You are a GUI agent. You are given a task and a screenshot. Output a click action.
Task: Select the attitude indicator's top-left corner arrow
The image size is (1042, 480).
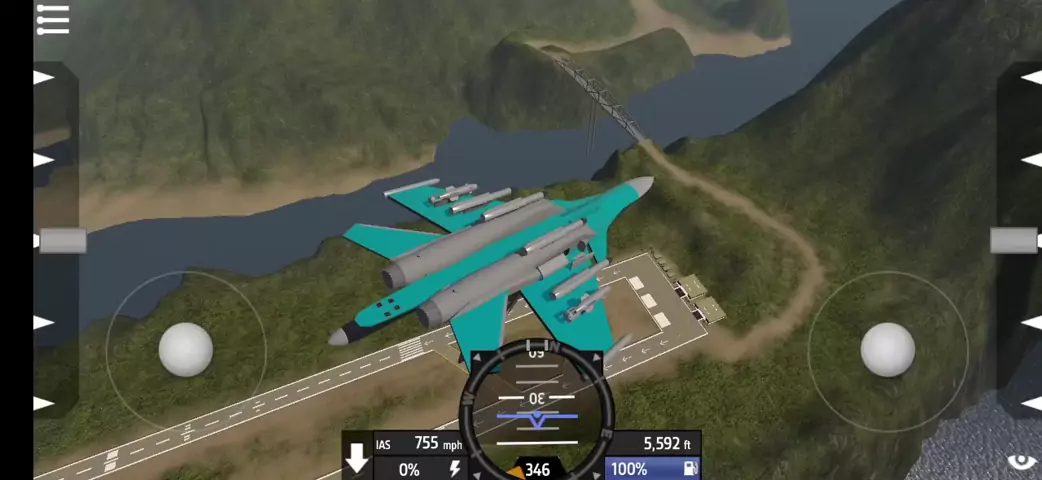coord(475,357)
